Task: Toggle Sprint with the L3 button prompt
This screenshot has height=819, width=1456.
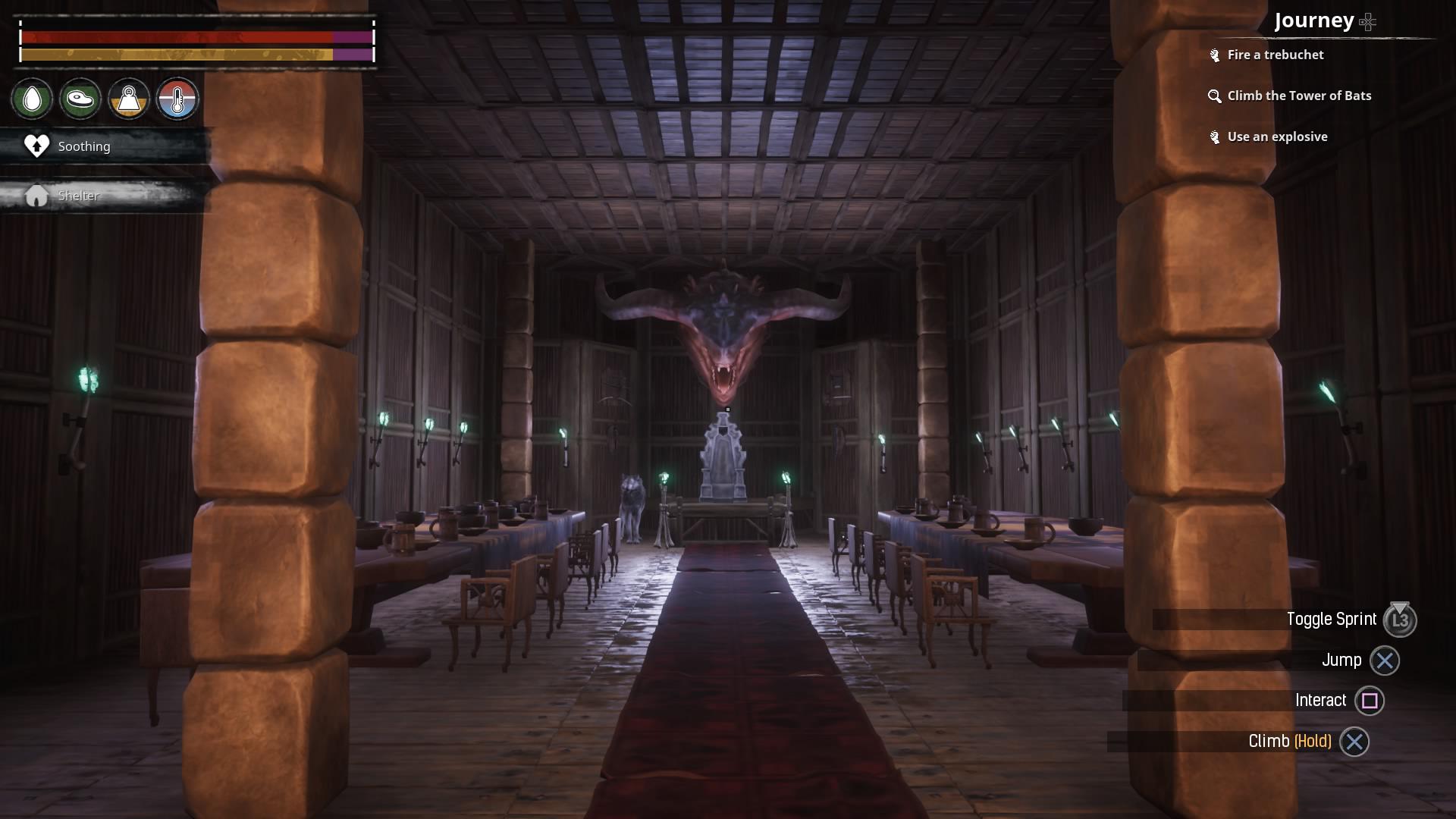Action: point(1400,620)
